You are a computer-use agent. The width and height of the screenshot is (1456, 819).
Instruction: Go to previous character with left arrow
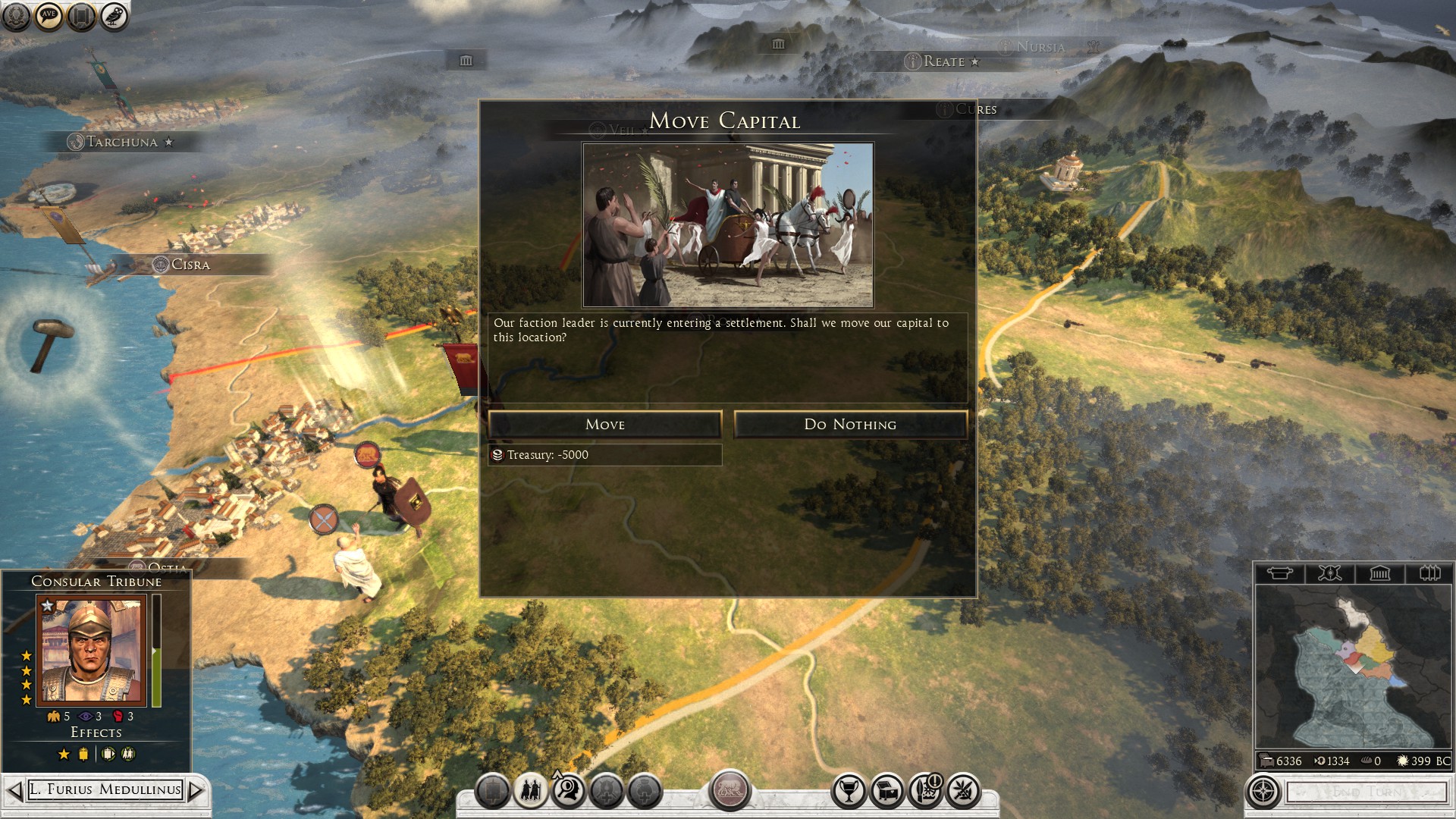click(x=14, y=790)
